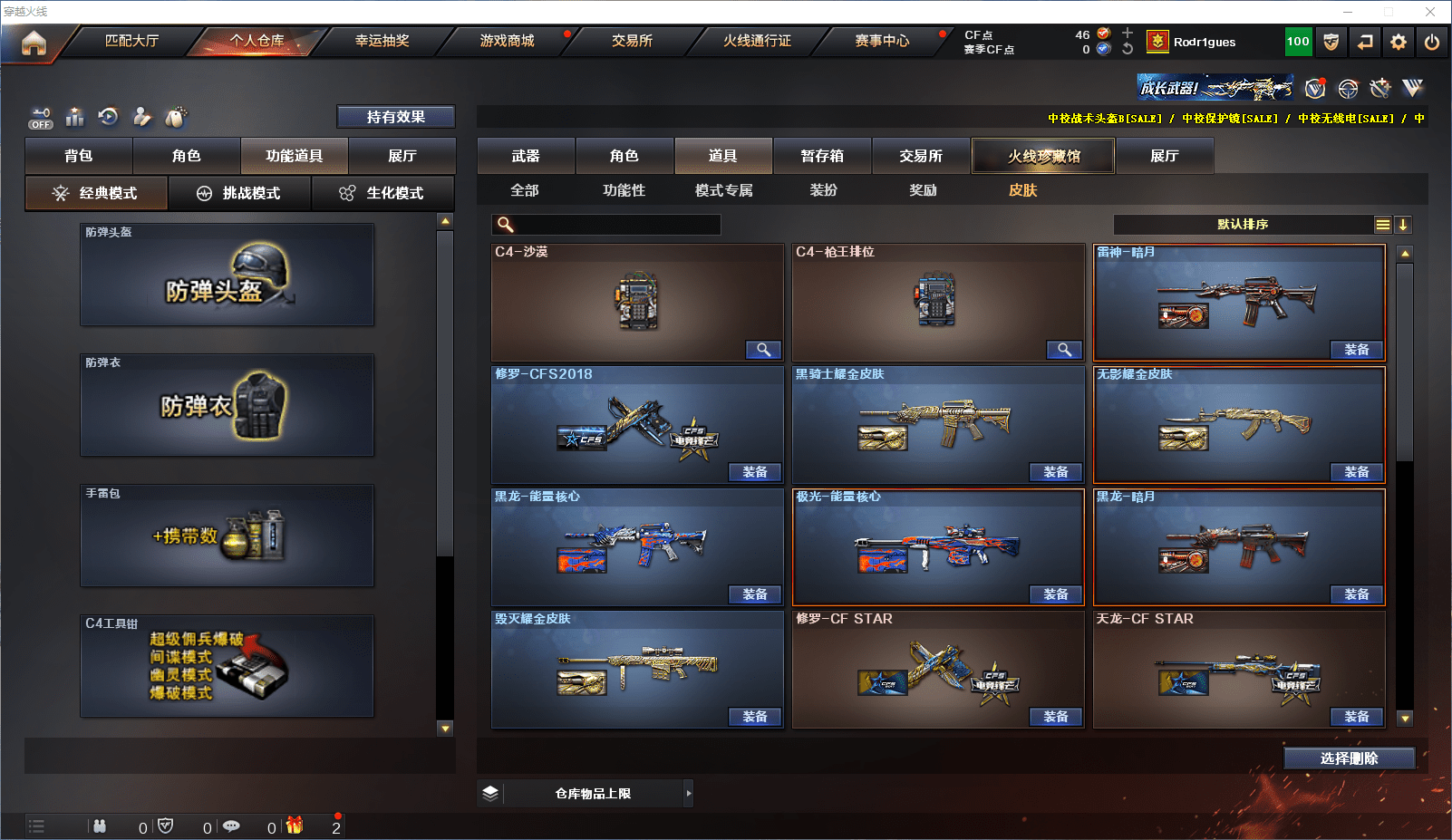Equip the 修罗-CFS2018 skin

(x=754, y=472)
